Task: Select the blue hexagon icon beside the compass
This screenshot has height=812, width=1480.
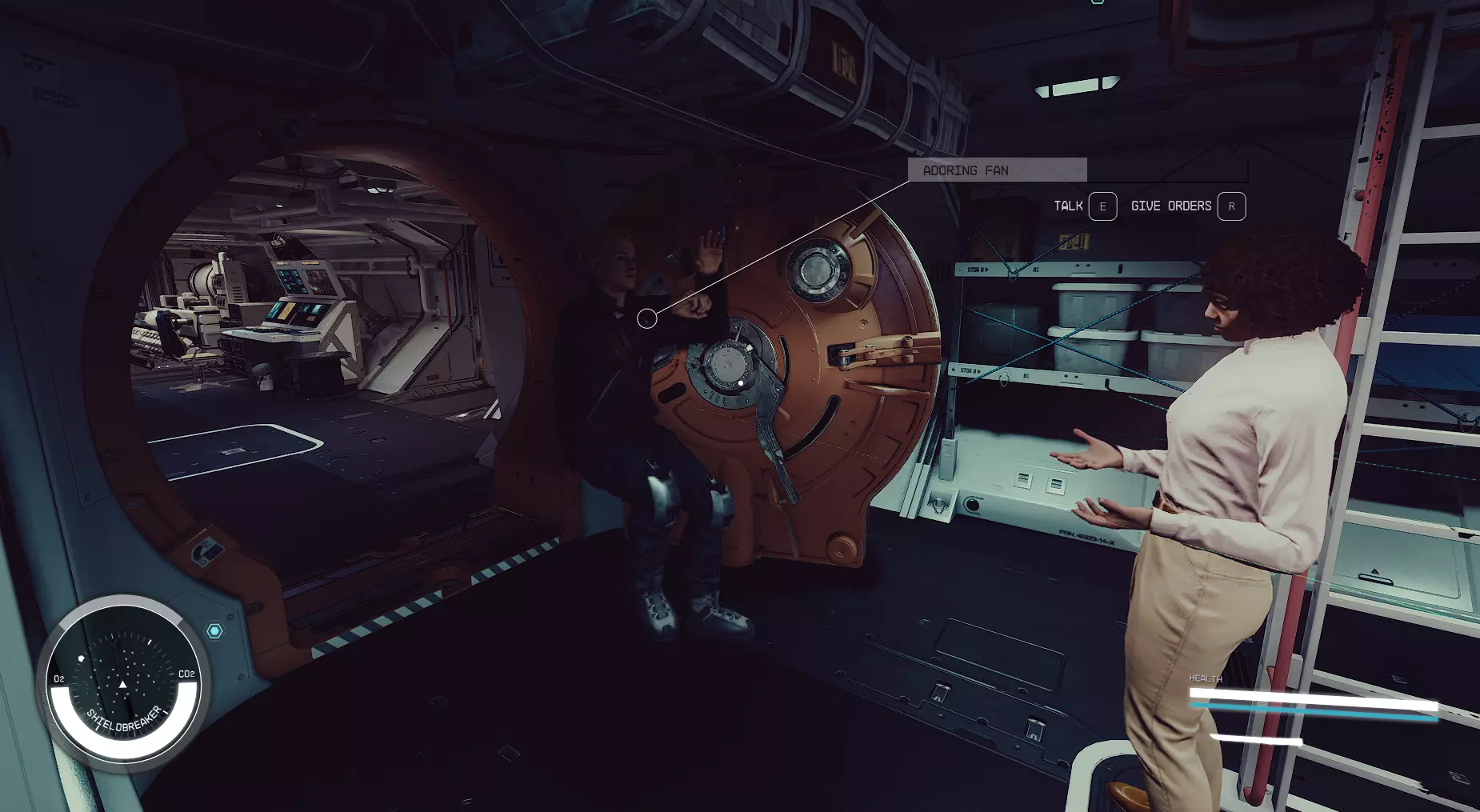Action: point(214,631)
